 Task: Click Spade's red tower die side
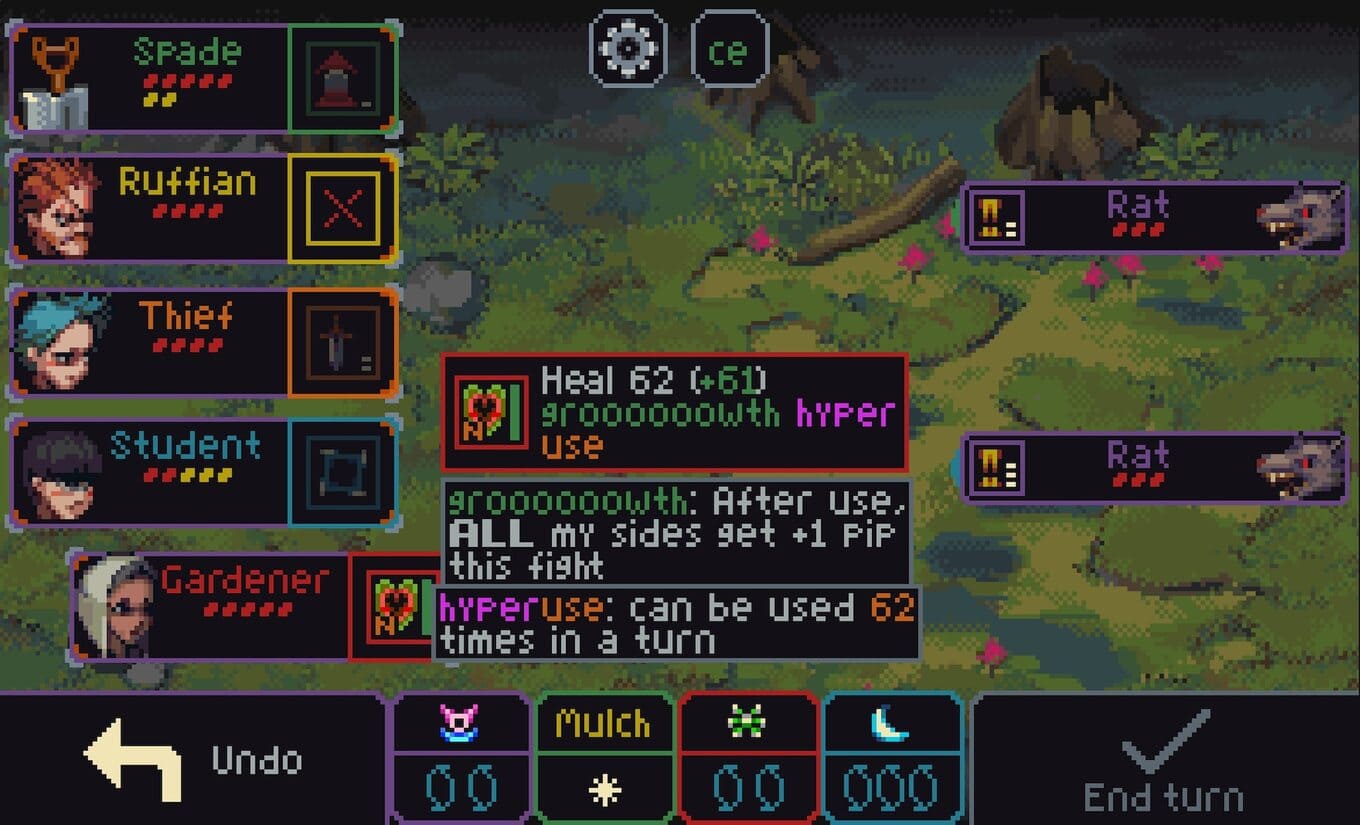343,80
